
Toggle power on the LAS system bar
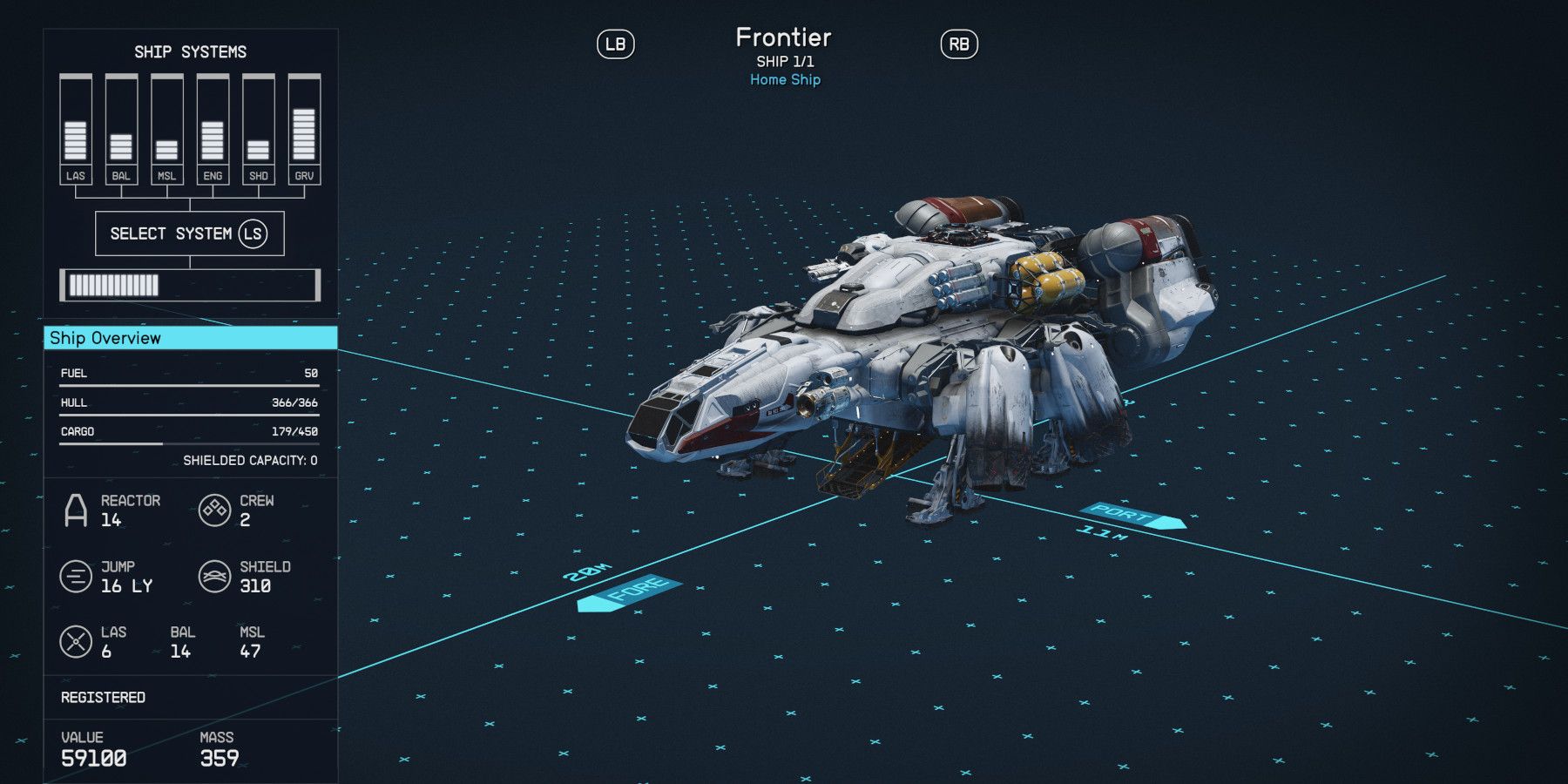click(76, 122)
